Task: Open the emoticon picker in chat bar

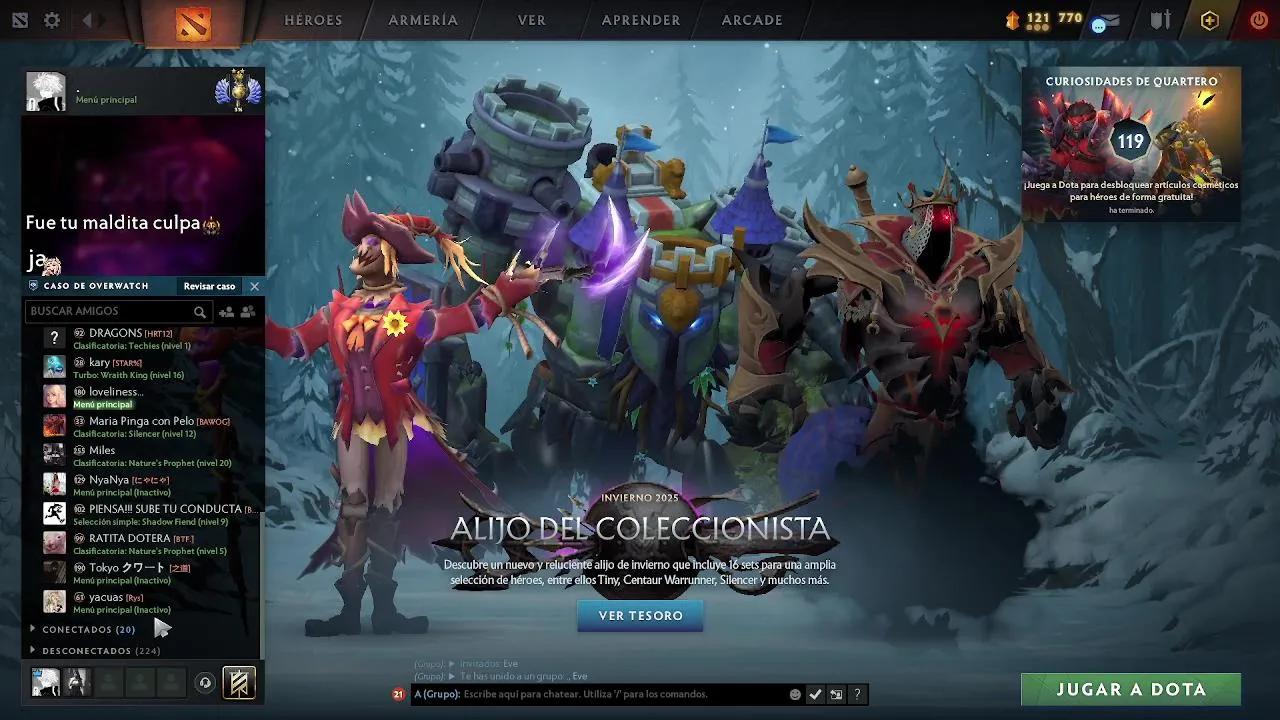Action: (x=795, y=694)
